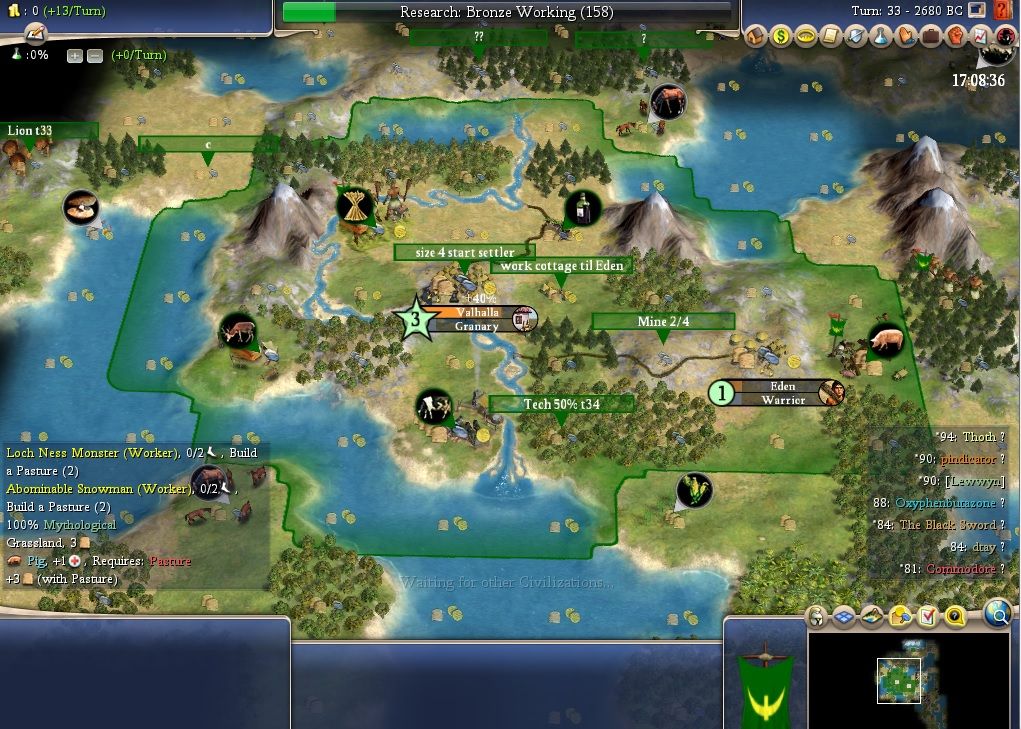Open the Civilopedia question mark book
The image size is (1021, 729).
(x=1003, y=11)
